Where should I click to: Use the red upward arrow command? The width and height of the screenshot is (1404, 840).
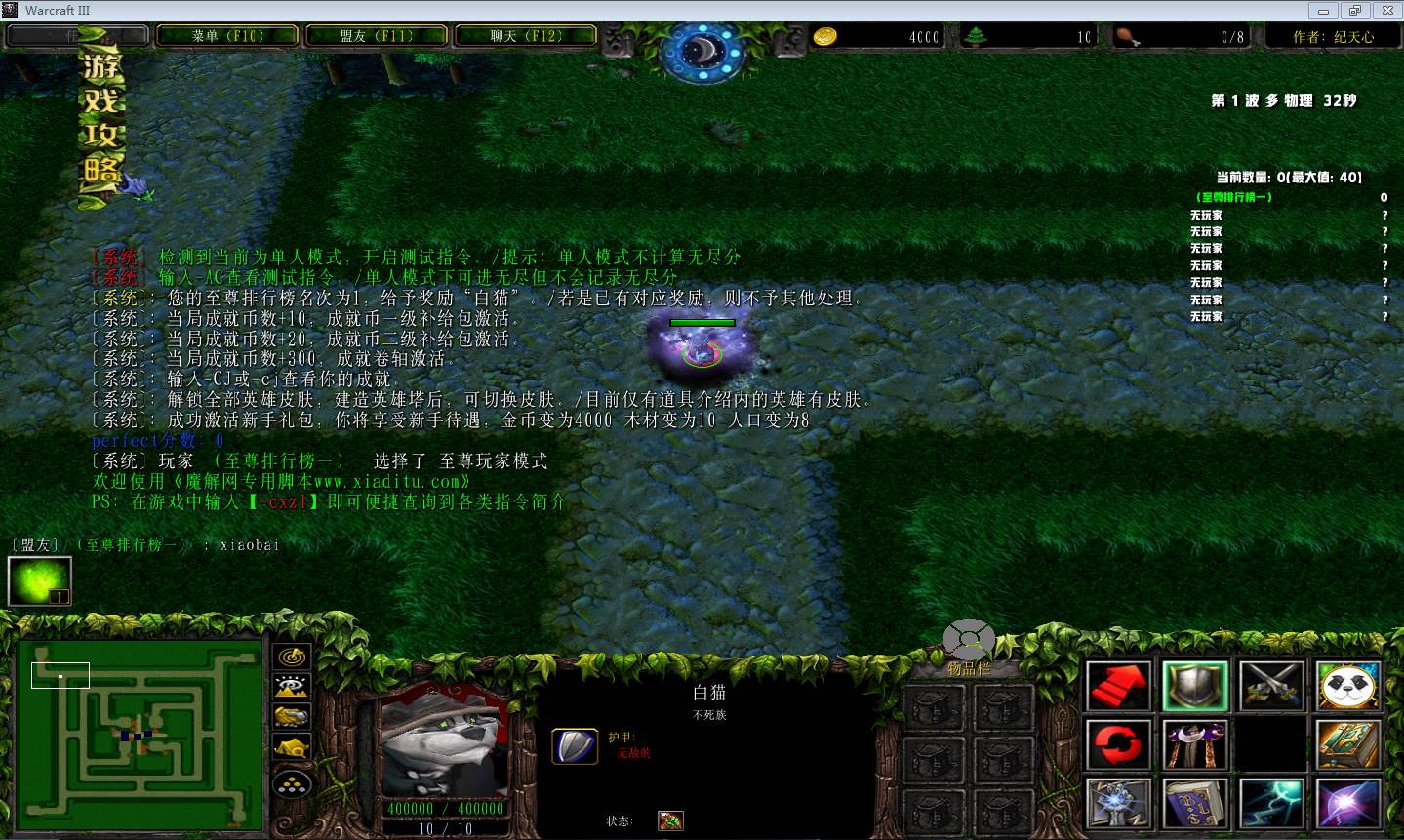(x=1118, y=686)
